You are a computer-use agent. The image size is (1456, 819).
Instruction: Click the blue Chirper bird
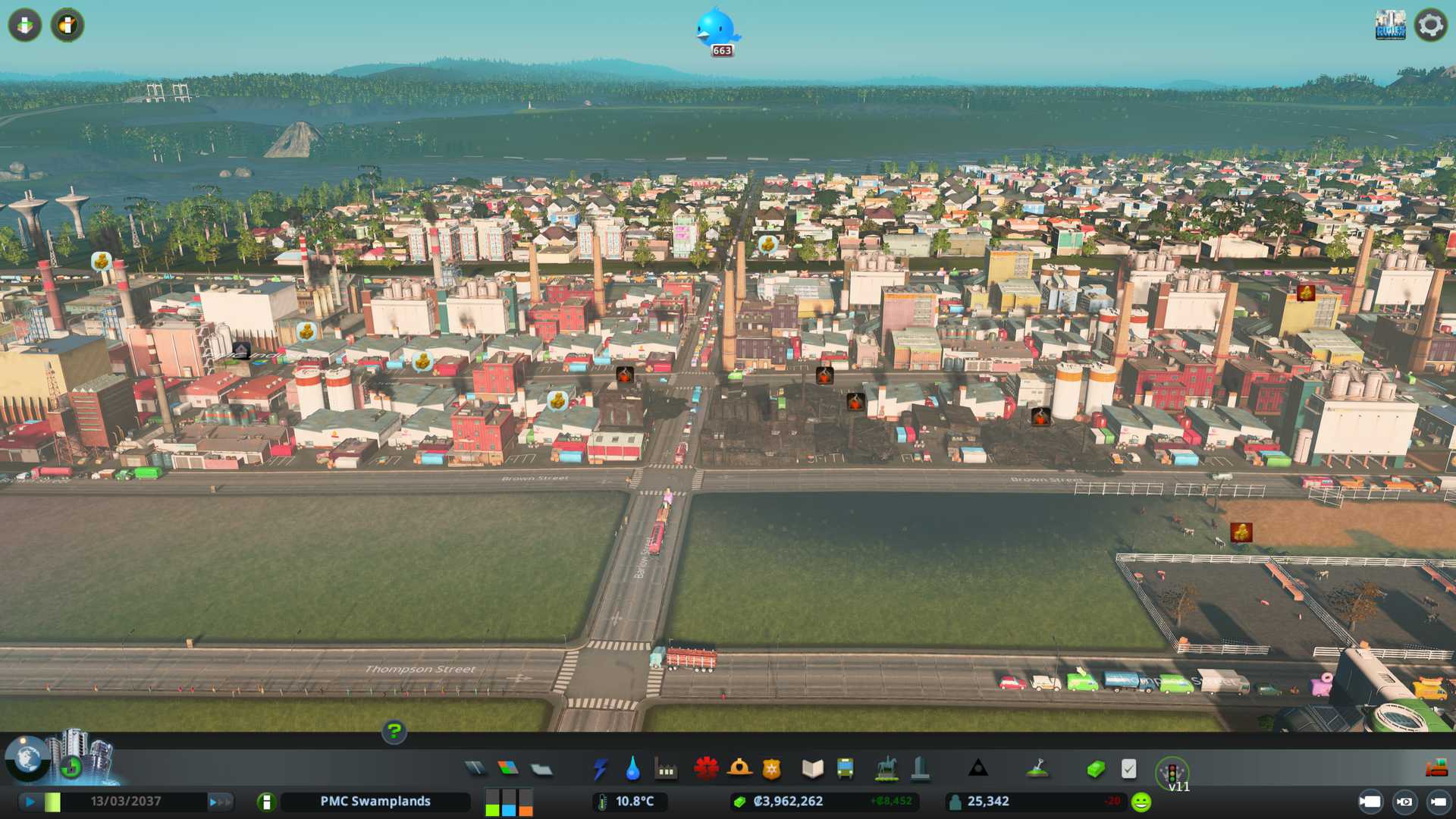tap(716, 29)
